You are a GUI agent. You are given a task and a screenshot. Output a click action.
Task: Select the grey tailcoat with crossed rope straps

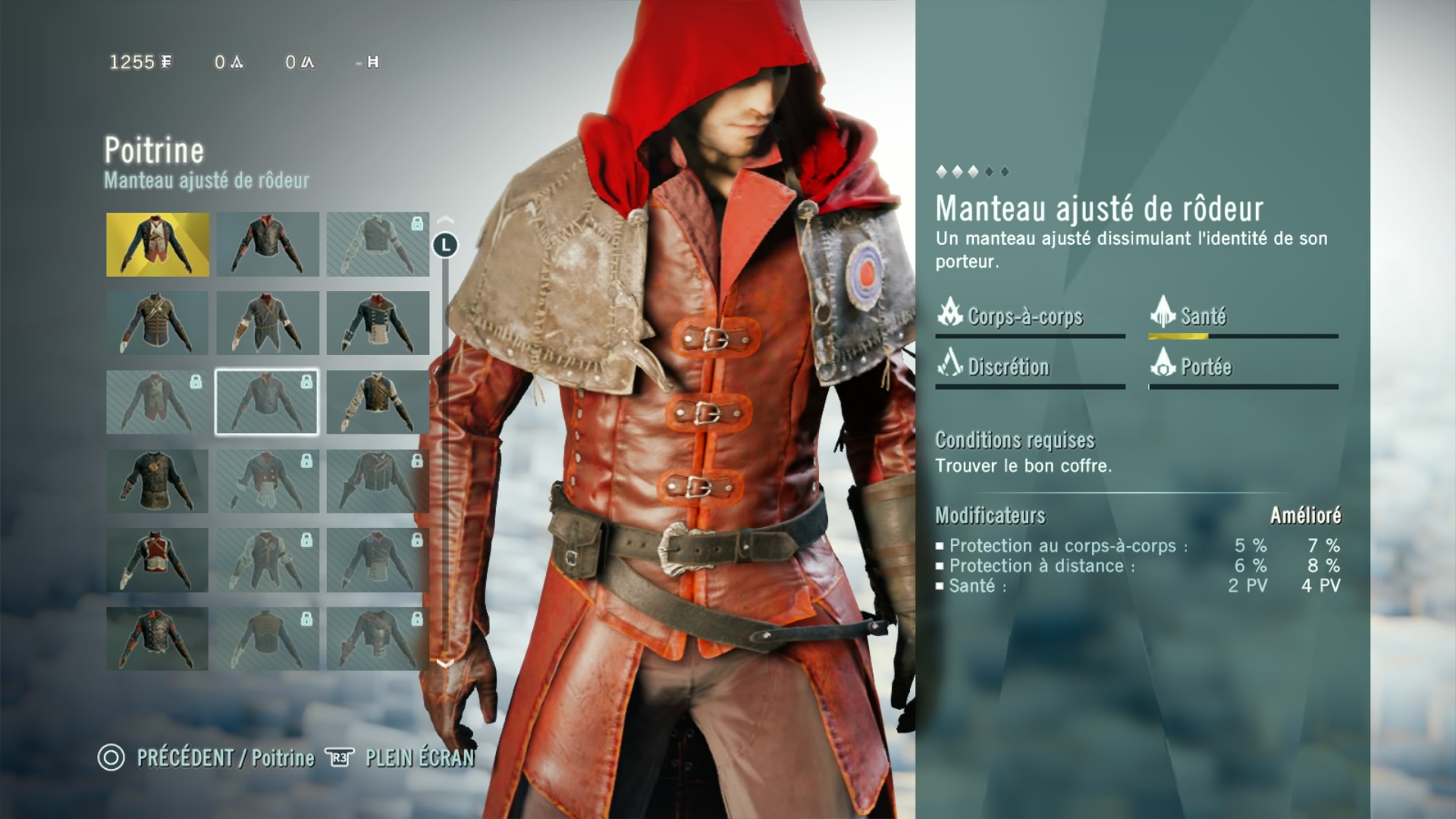(267, 323)
